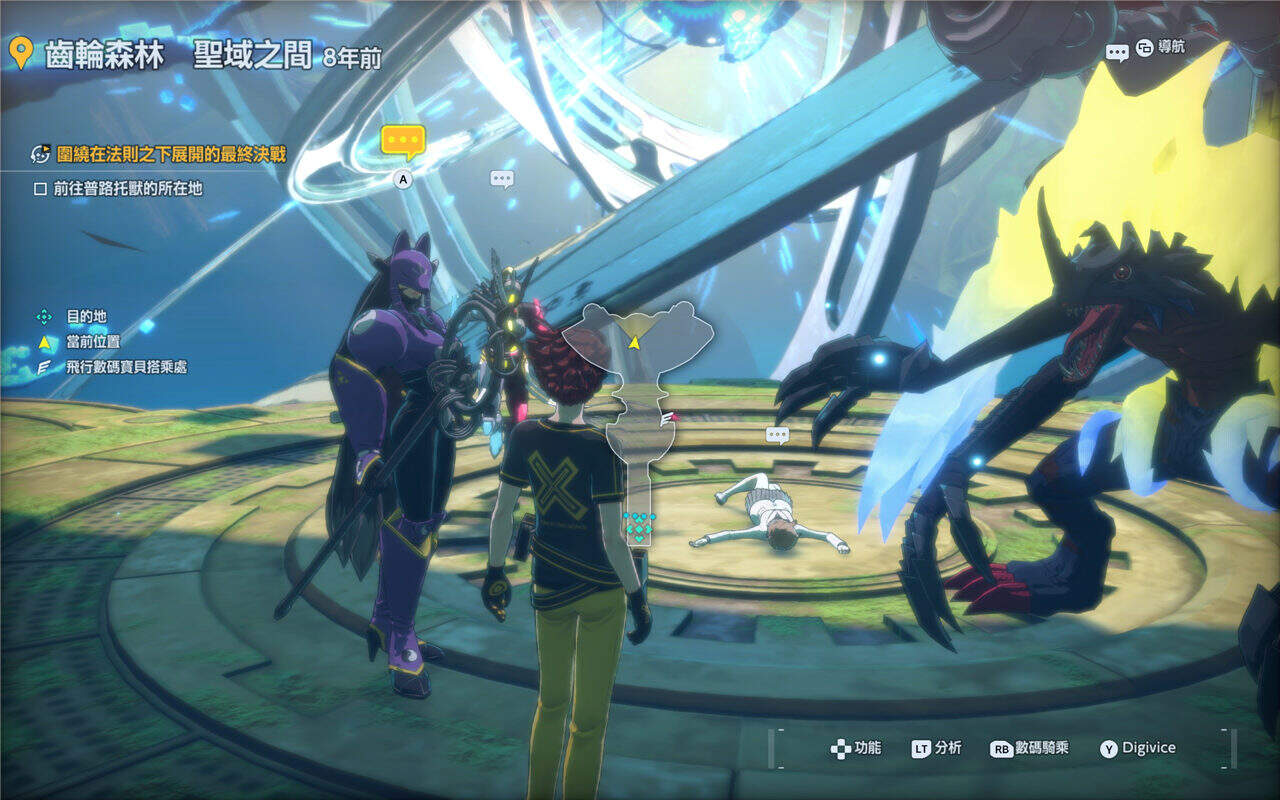Viewport: 1280px width, 800px height.
Task: Select the 當前位置 legend entry
Action: pyautogui.click(x=93, y=342)
